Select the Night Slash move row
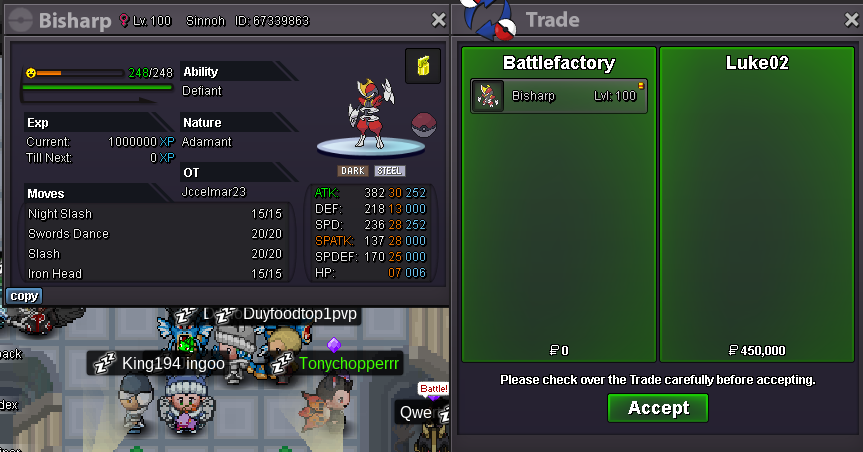This screenshot has height=452, width=863. (x=155, y=214)
